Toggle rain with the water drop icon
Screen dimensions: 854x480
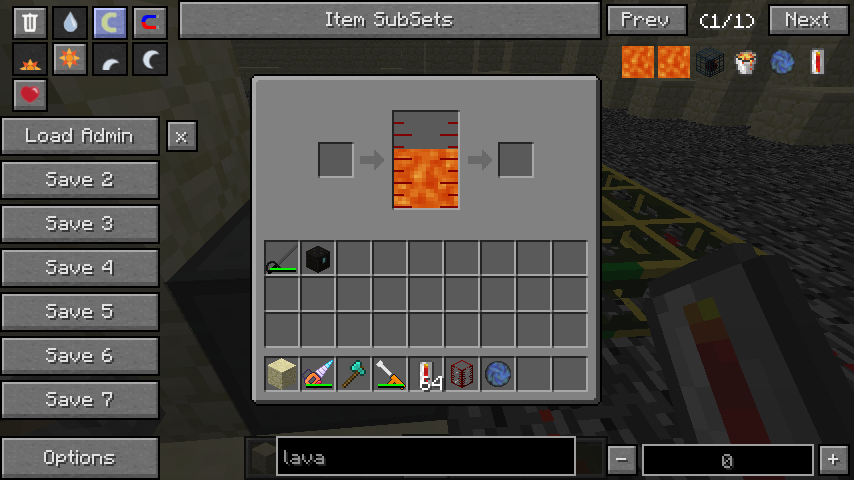[70, 22]
